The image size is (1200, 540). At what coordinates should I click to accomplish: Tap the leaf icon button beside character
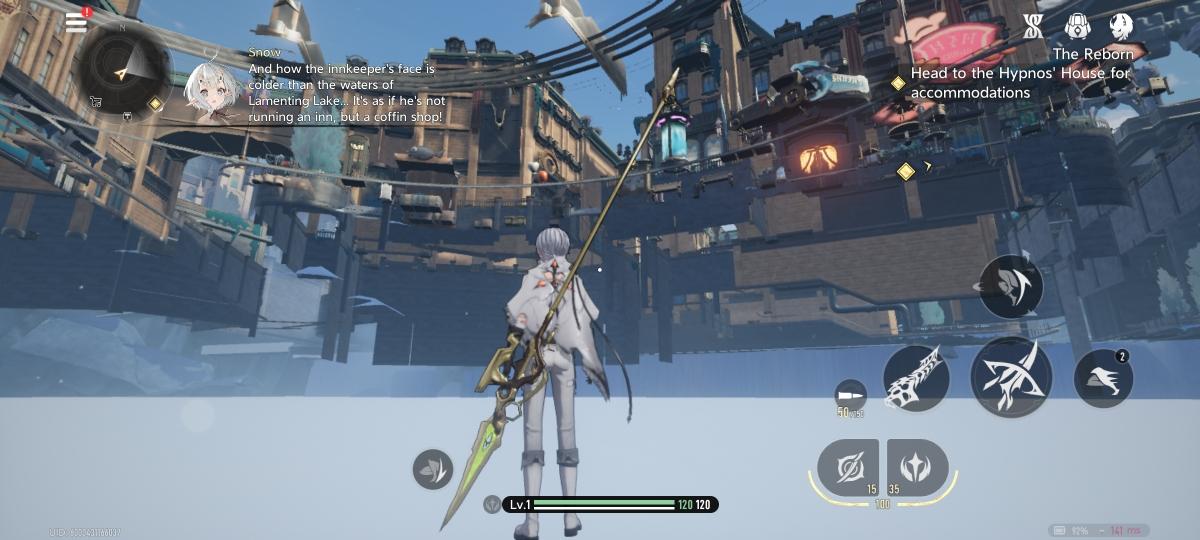coord(432,469)
